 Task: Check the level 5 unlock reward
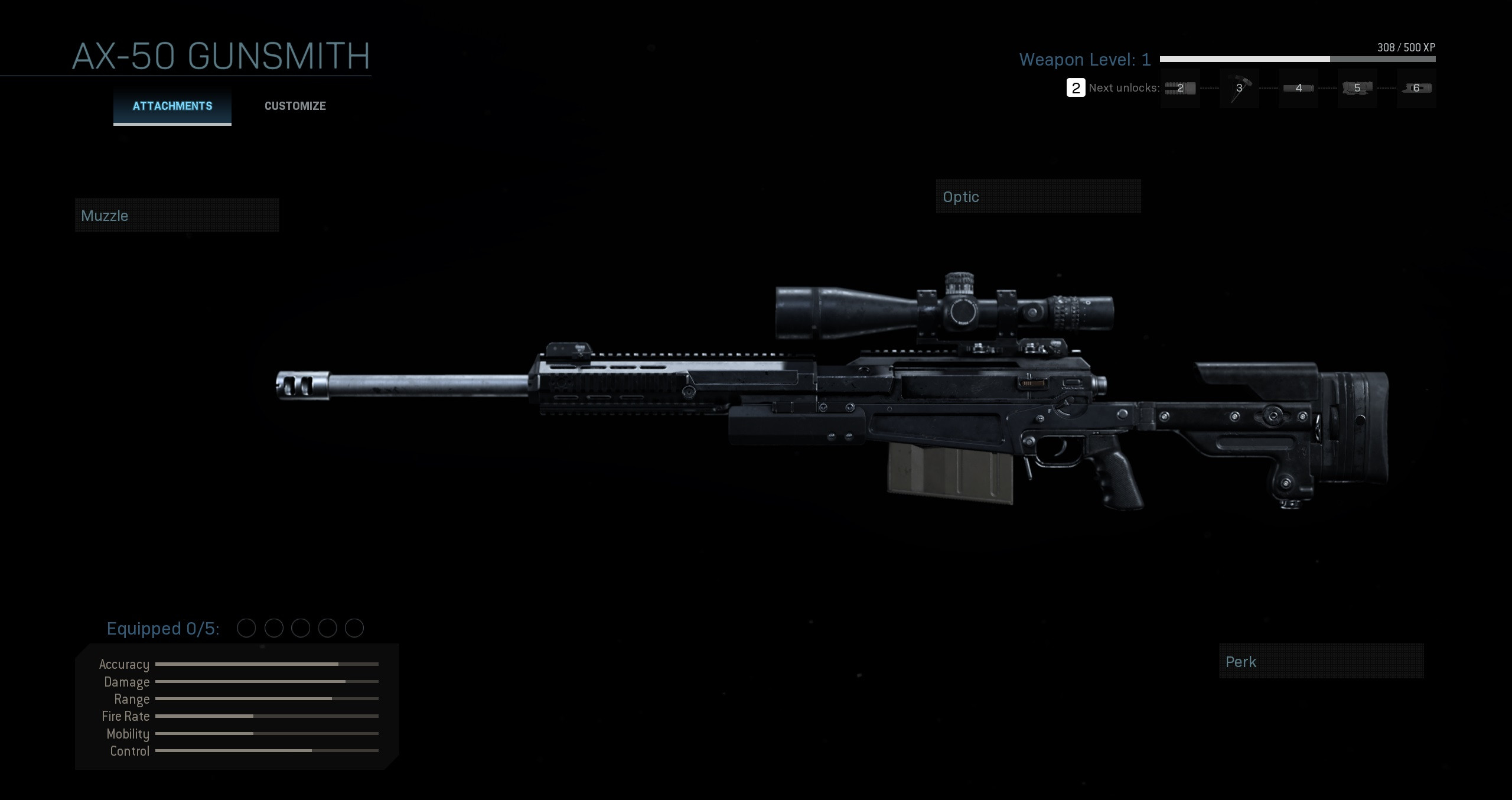pyautogui.click(x=1357, y=88)
